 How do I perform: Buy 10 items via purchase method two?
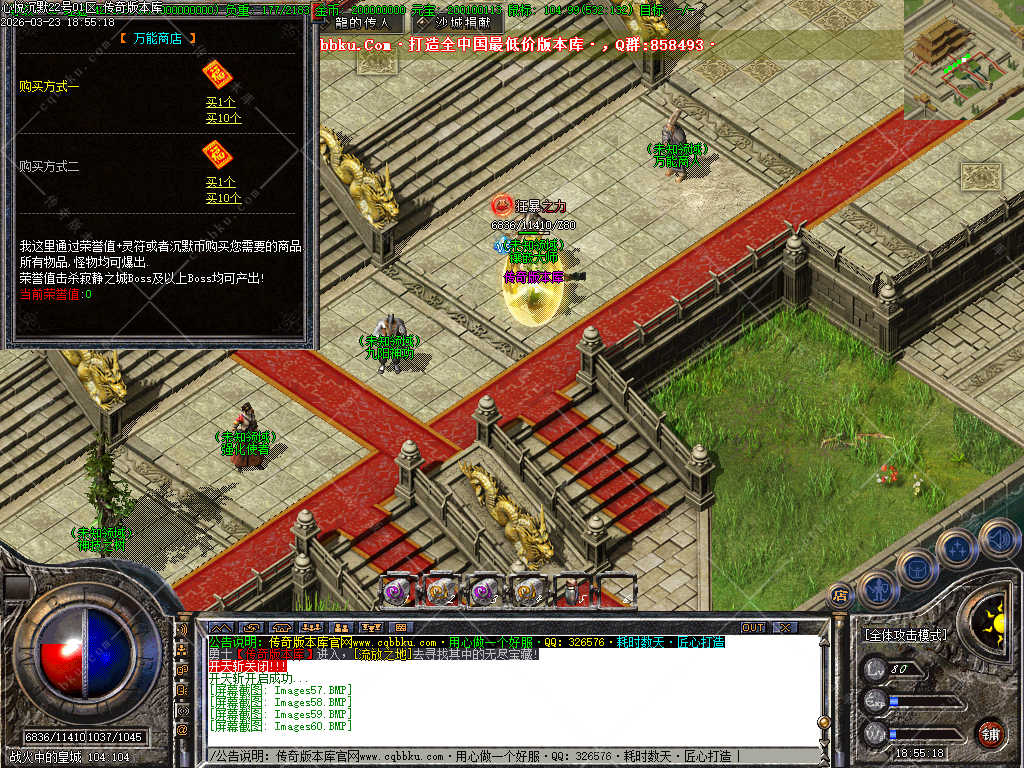[223, 198]
